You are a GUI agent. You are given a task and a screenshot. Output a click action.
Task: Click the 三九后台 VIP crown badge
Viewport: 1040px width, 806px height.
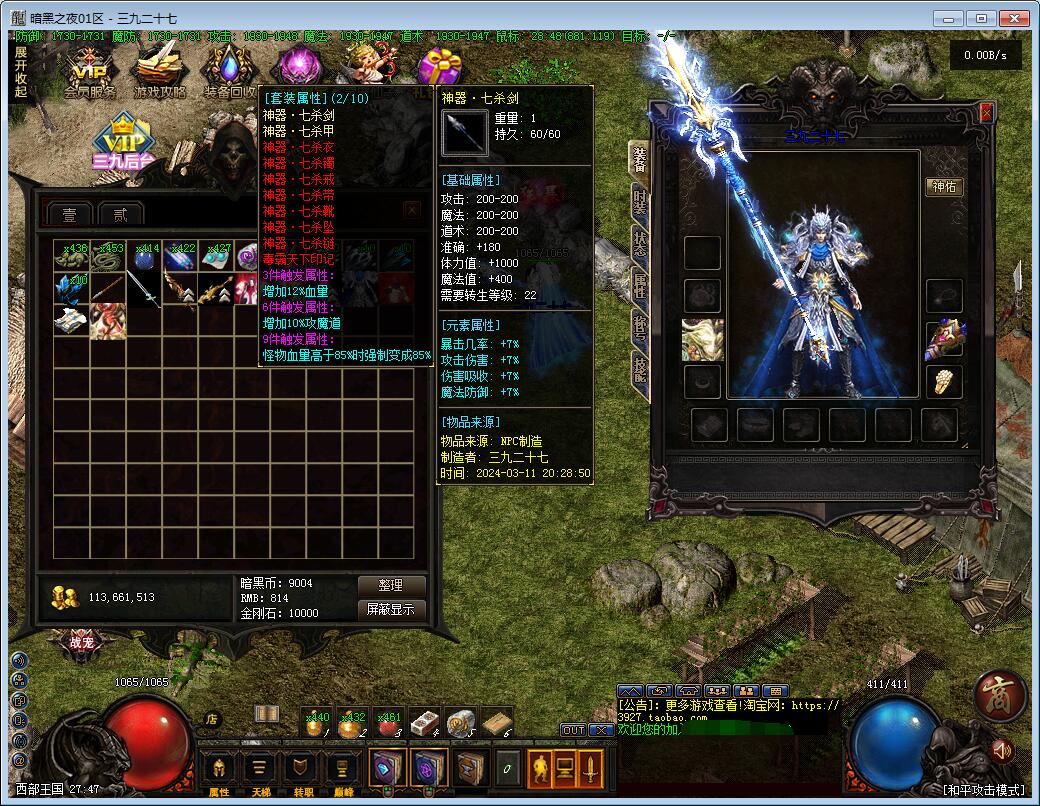click(122, 142)
